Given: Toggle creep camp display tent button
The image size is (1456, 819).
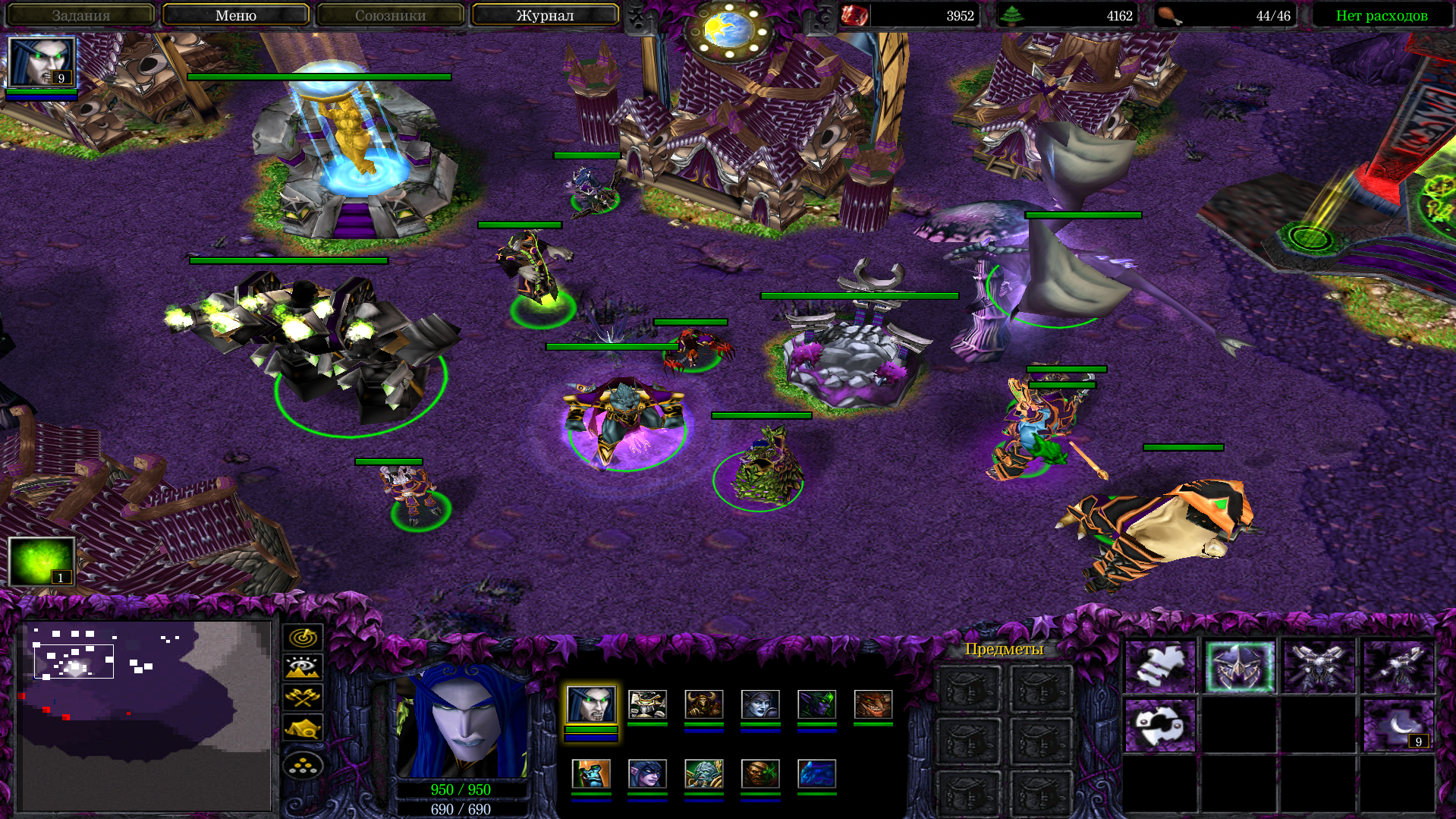Looking at the screenshot, I should (x=303, y=729).
